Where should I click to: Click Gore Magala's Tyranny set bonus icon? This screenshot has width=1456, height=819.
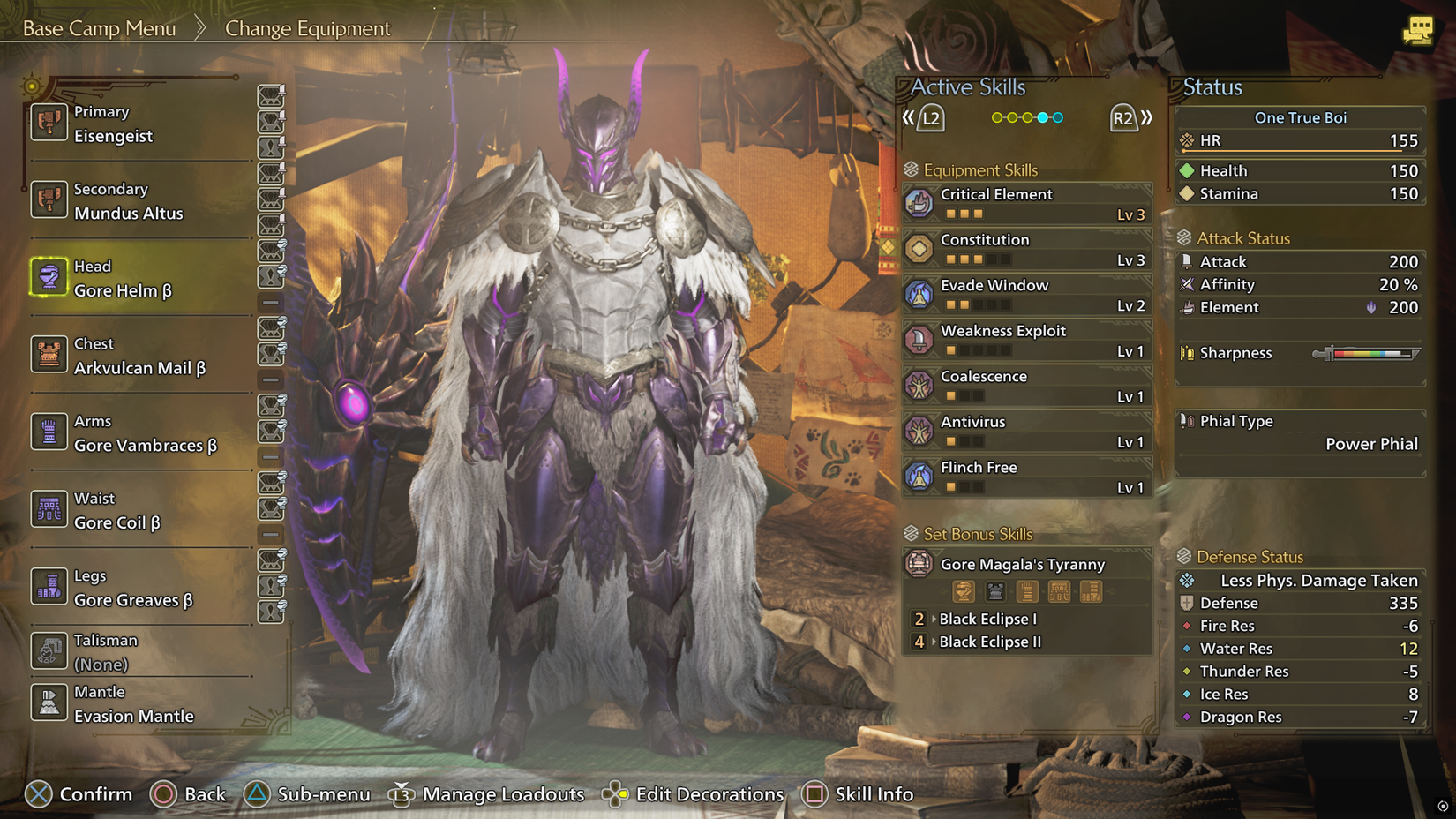coord(920,565)
